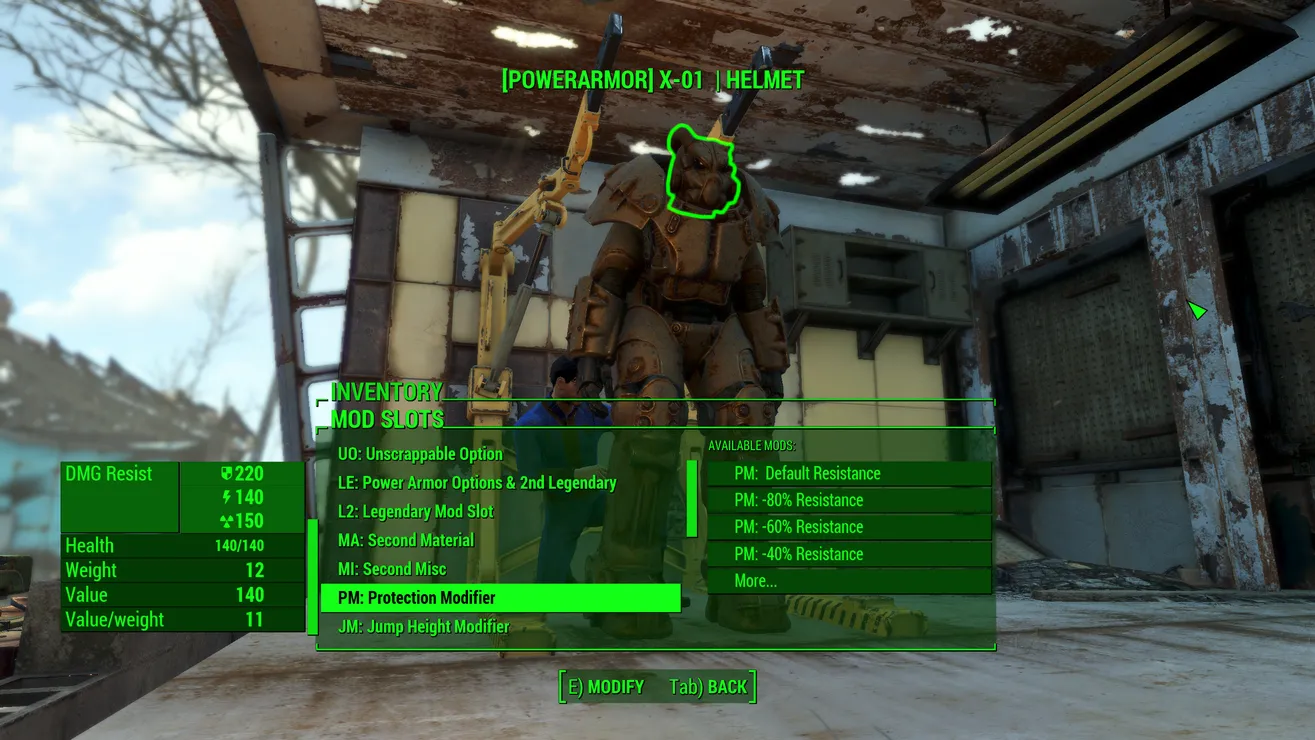This screenshot has height=740, width=1315.
Task: Choose LE: Power Armor Options & 2nd Legendary
Action: tap(476, 483)
